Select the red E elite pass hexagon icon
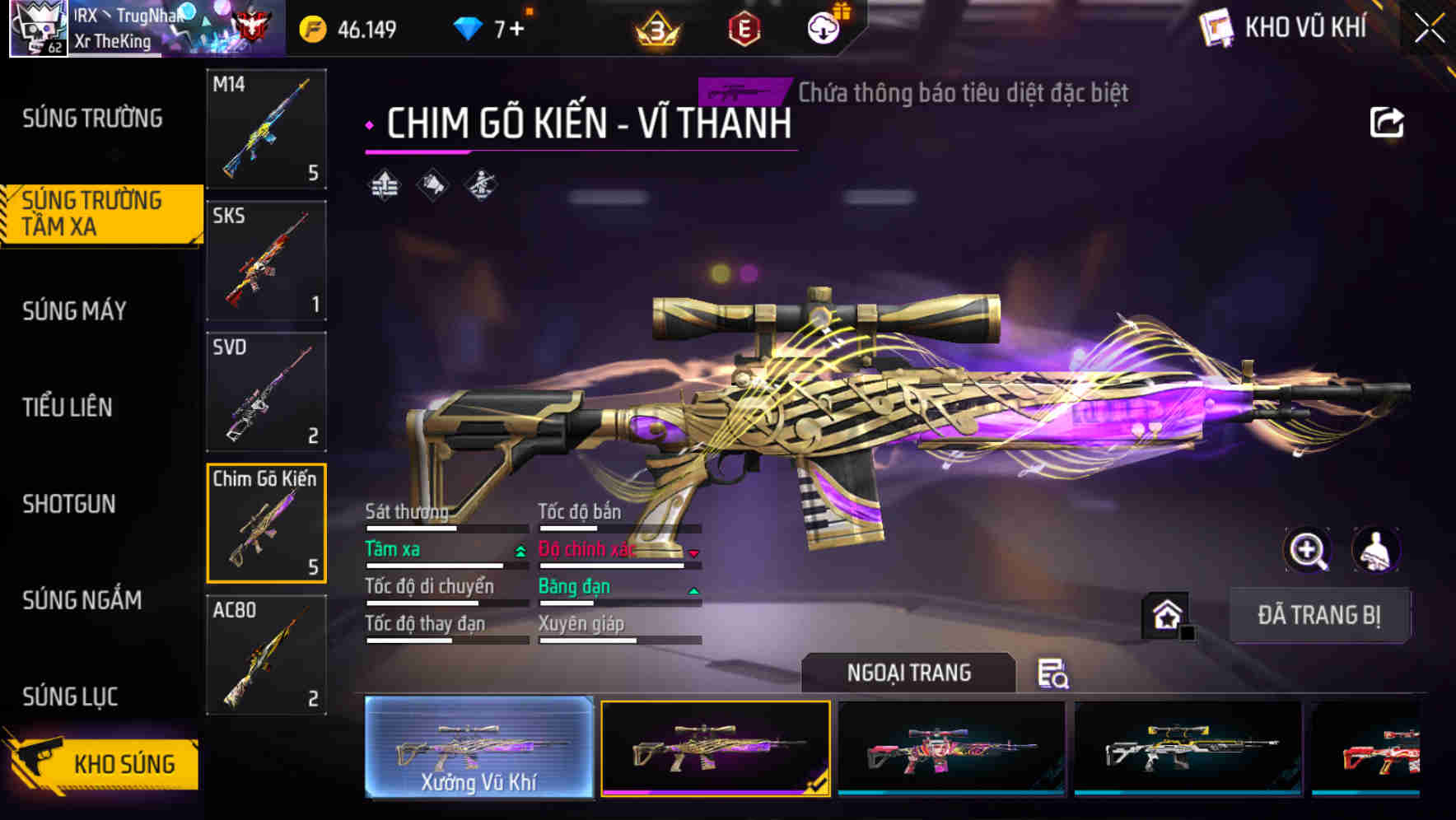Viewport: 1456px width, 820px height. (x=744, y=27)
